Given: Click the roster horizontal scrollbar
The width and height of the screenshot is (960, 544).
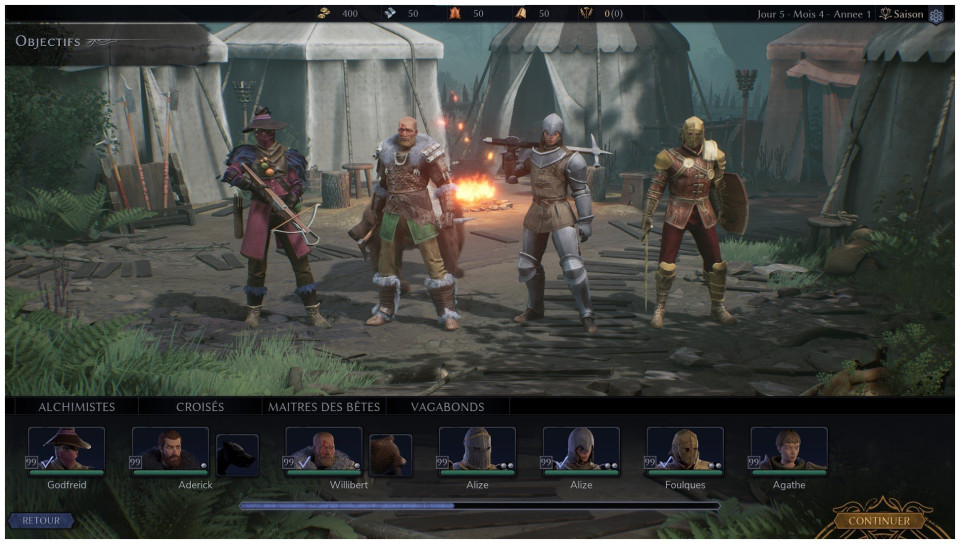Looking at the screenshot, I should pos(479,506).
